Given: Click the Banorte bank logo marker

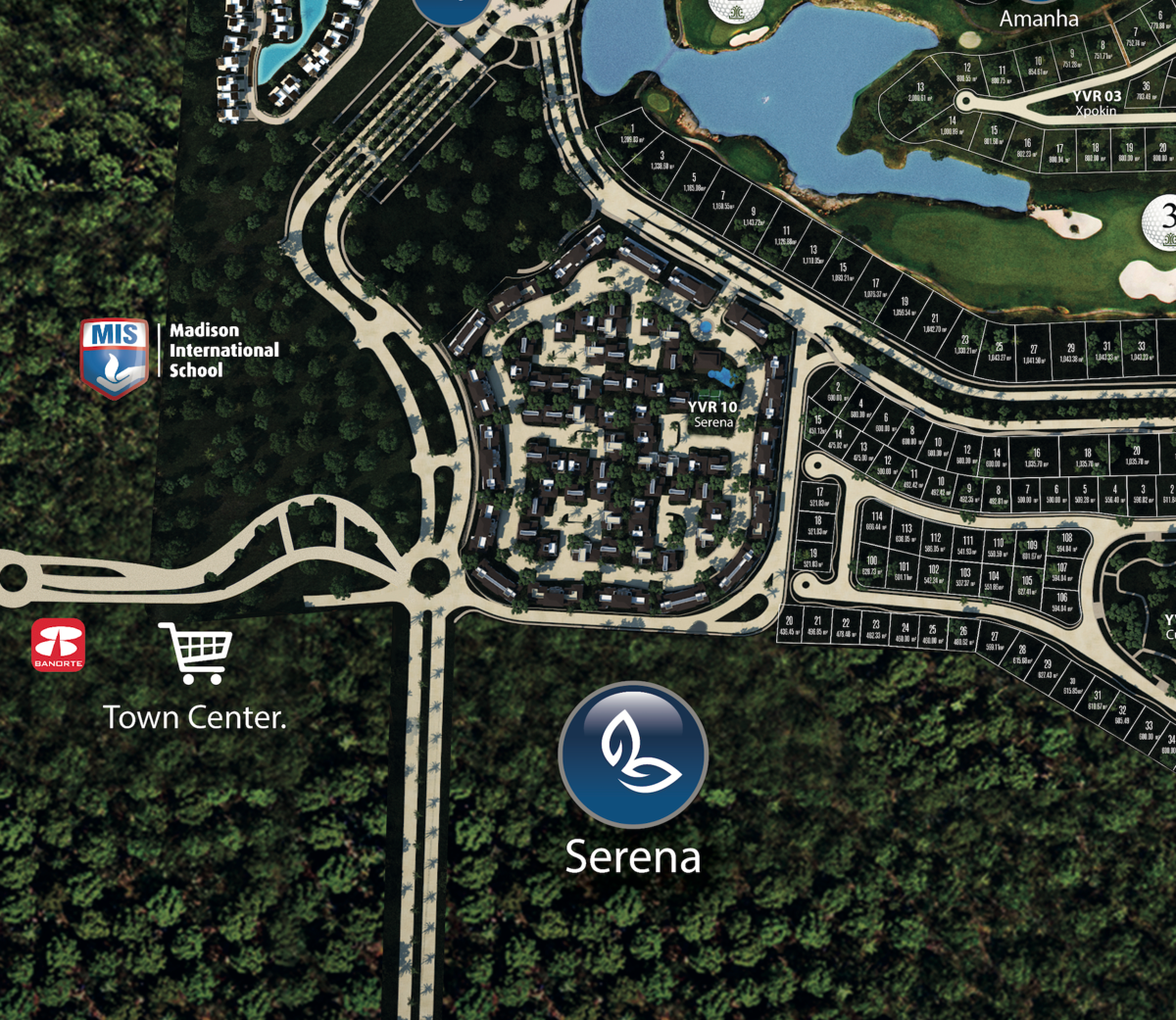Looking at the screenshot, I should 59,645.
